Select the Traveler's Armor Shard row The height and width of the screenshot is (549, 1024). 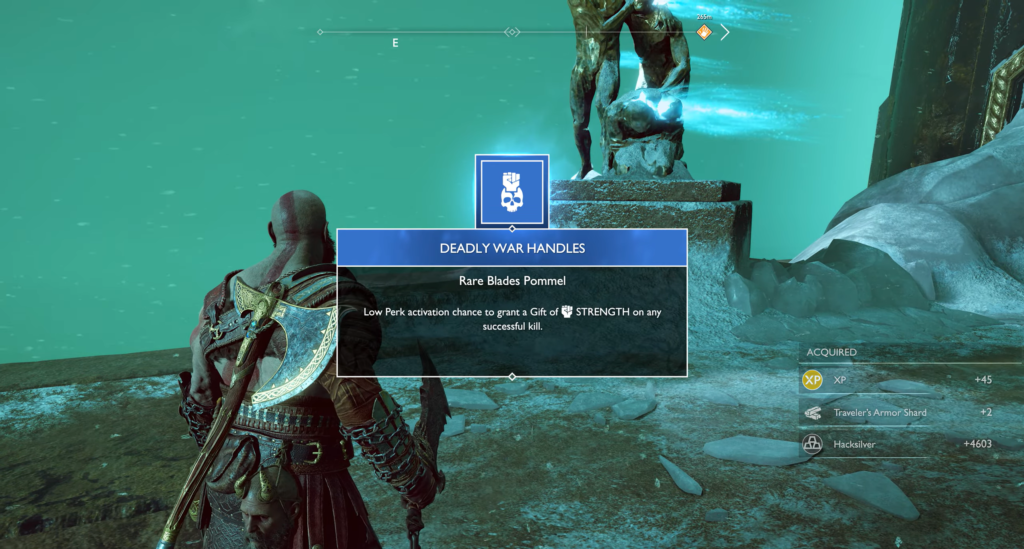coord(898,412)
